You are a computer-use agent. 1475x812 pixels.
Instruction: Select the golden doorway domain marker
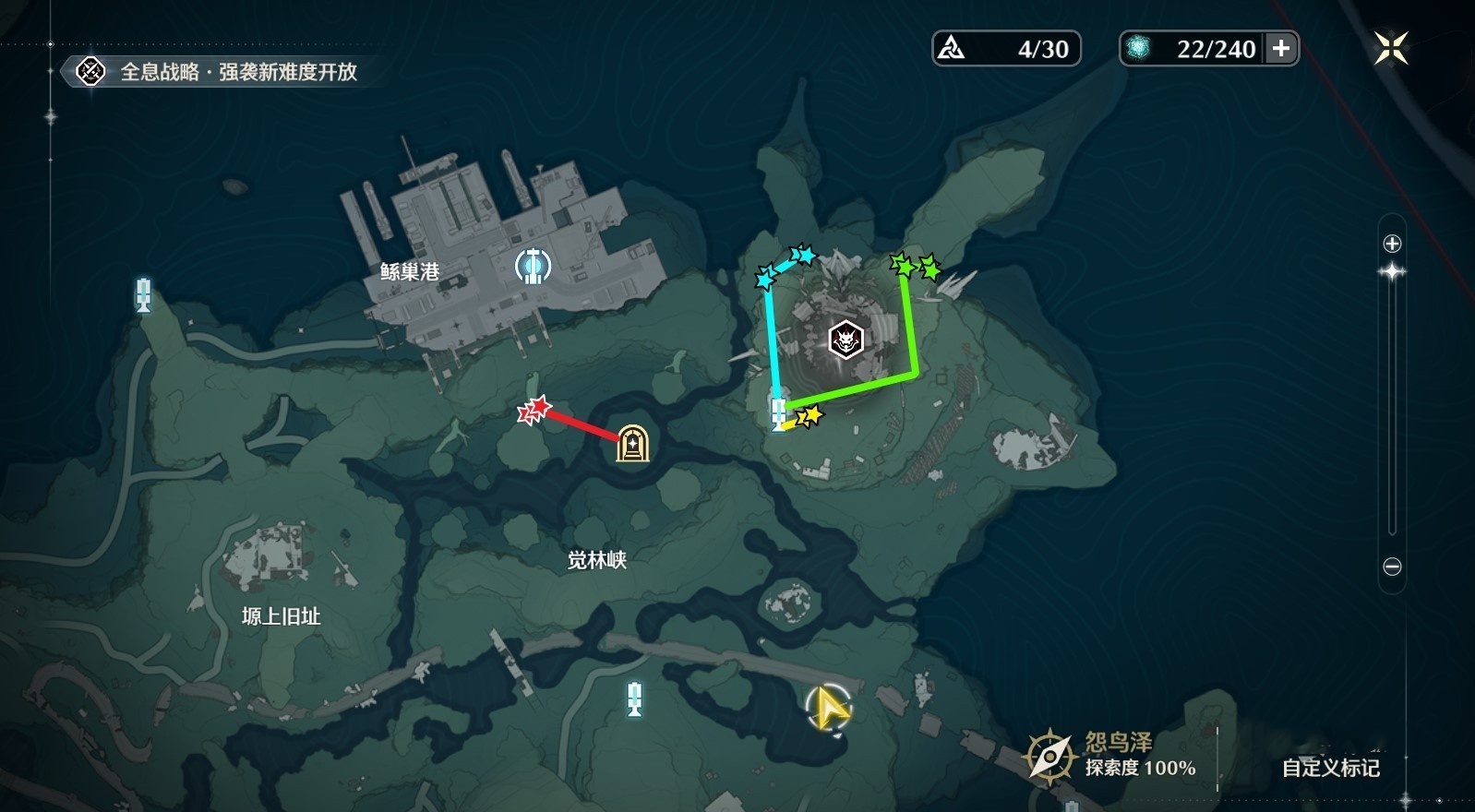(632, 444)
